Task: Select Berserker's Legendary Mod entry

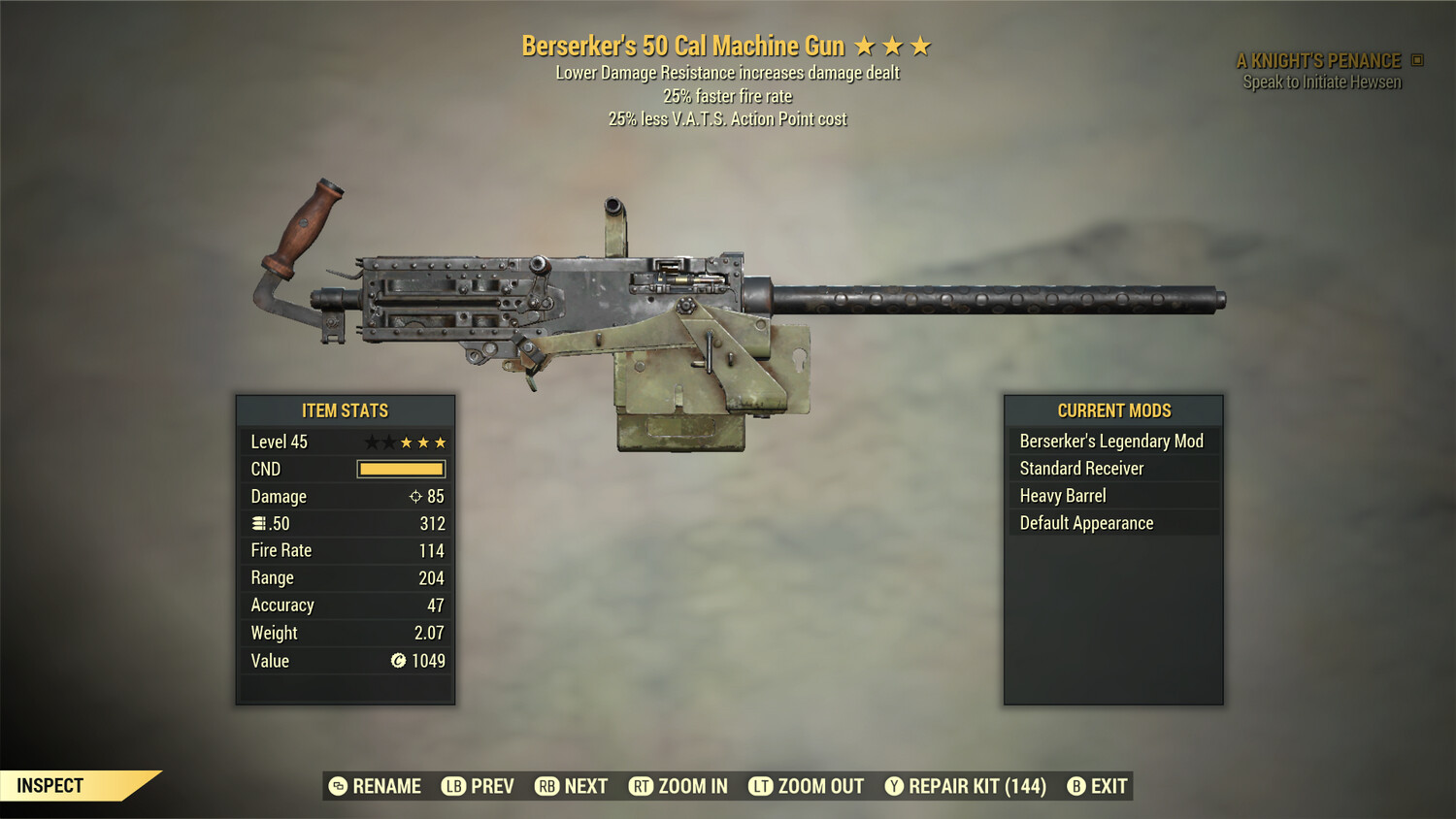Action: tap(1111, 441)
